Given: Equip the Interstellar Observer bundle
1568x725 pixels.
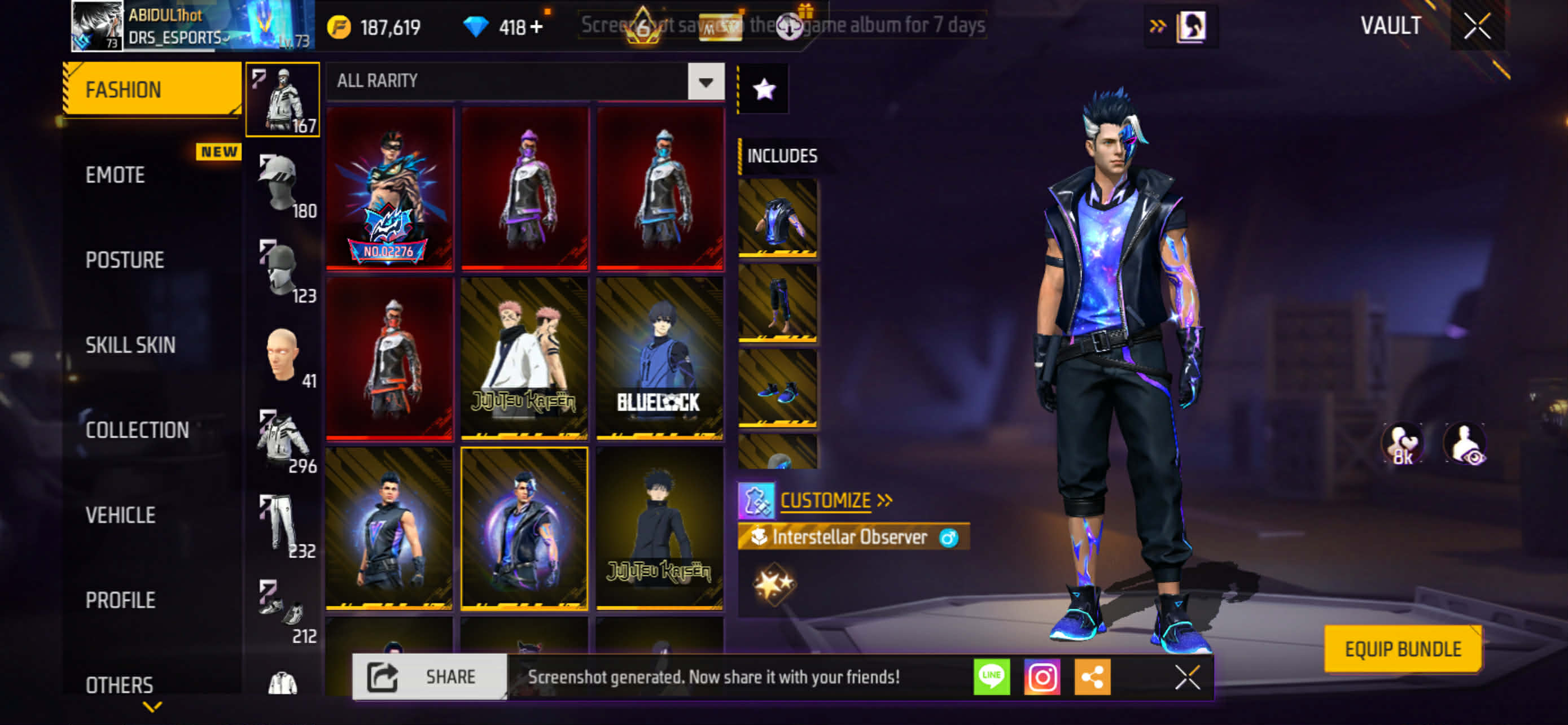Looking at the screenshot, I should [x=1403, y=649].
